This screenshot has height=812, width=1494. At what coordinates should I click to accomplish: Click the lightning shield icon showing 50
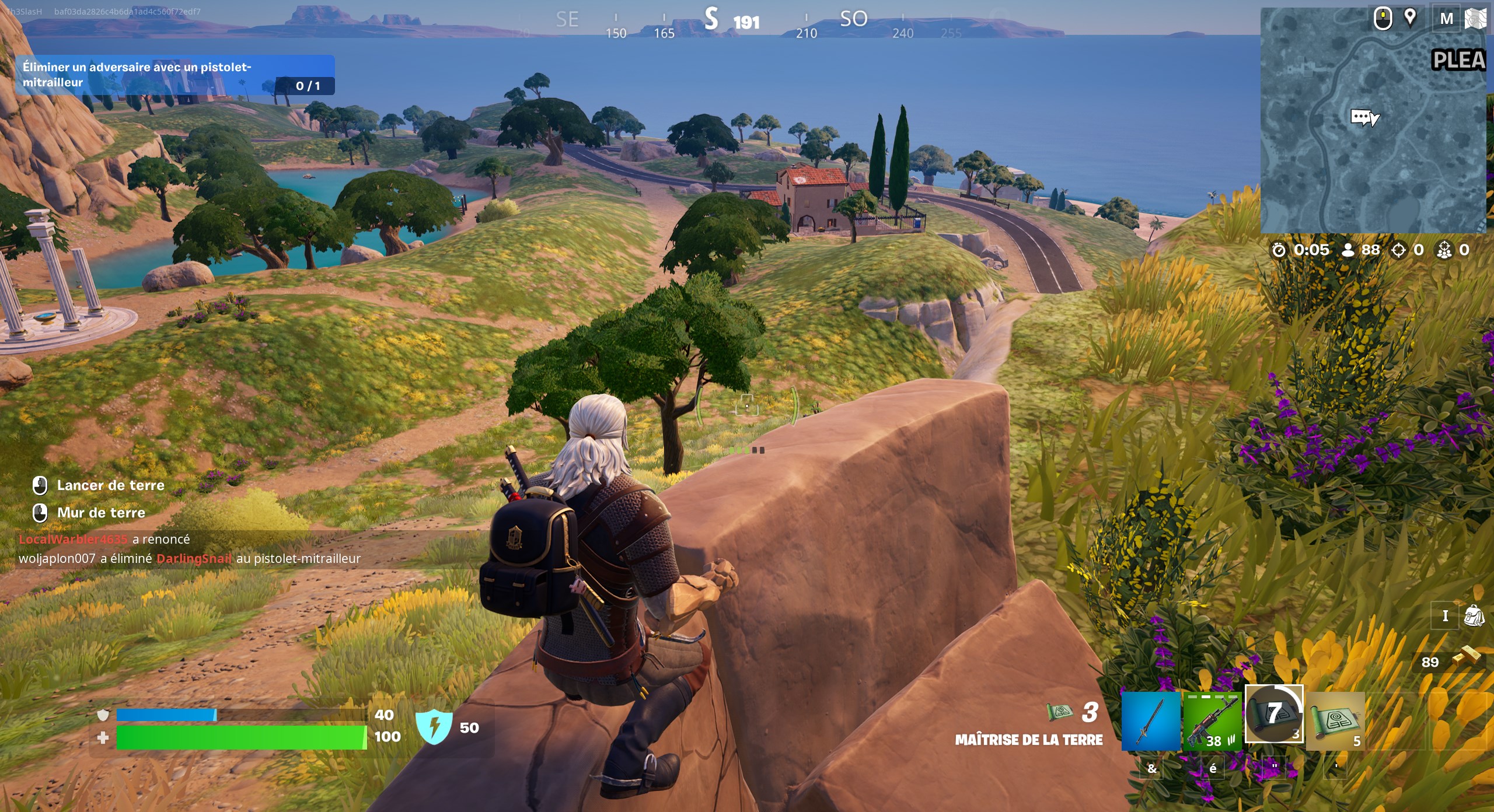(x=435, y=728)
